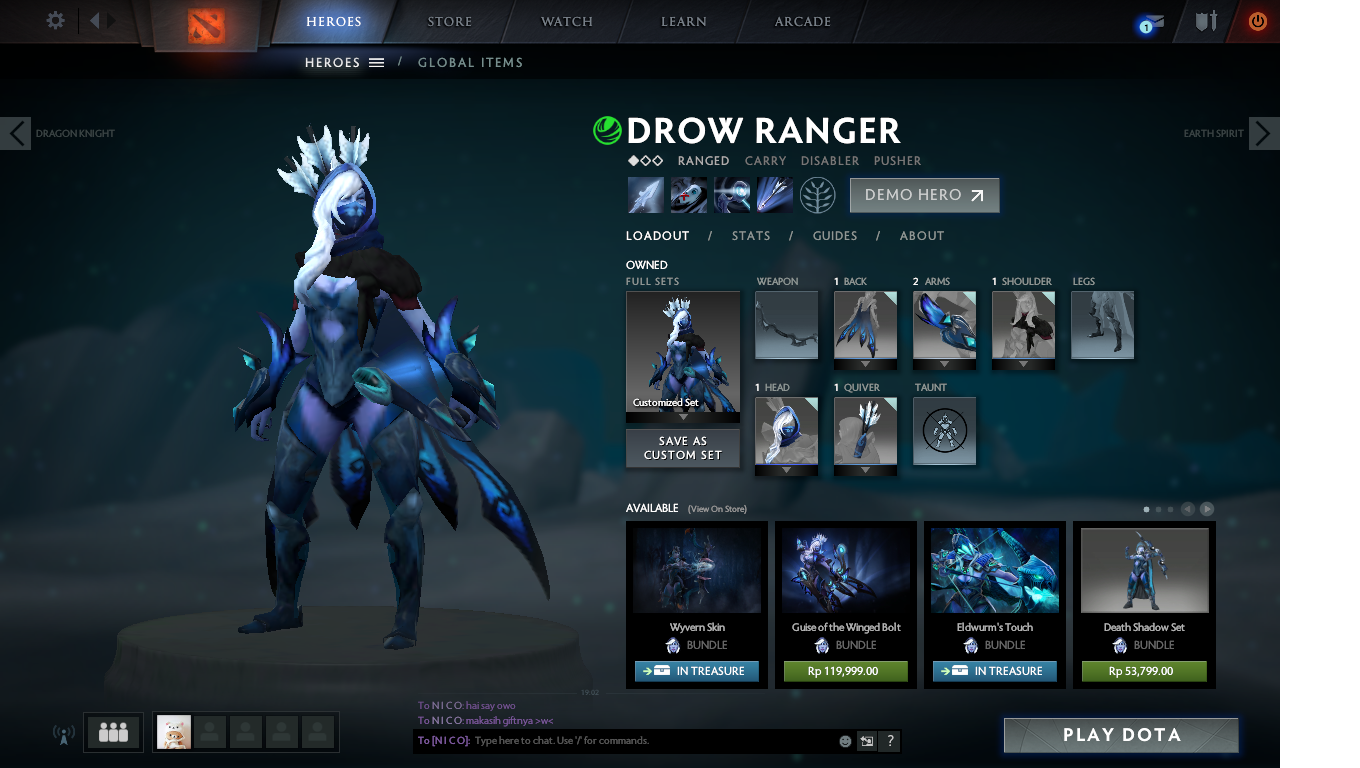Click the DEMO HERO button

[924, 195]
